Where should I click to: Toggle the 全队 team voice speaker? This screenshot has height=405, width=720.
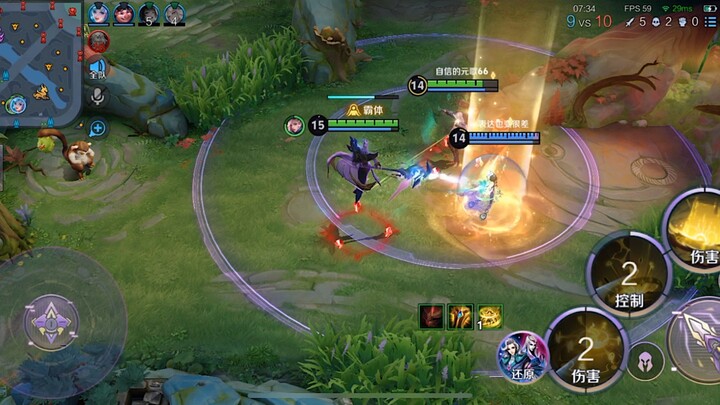click(x=97, y=68)
